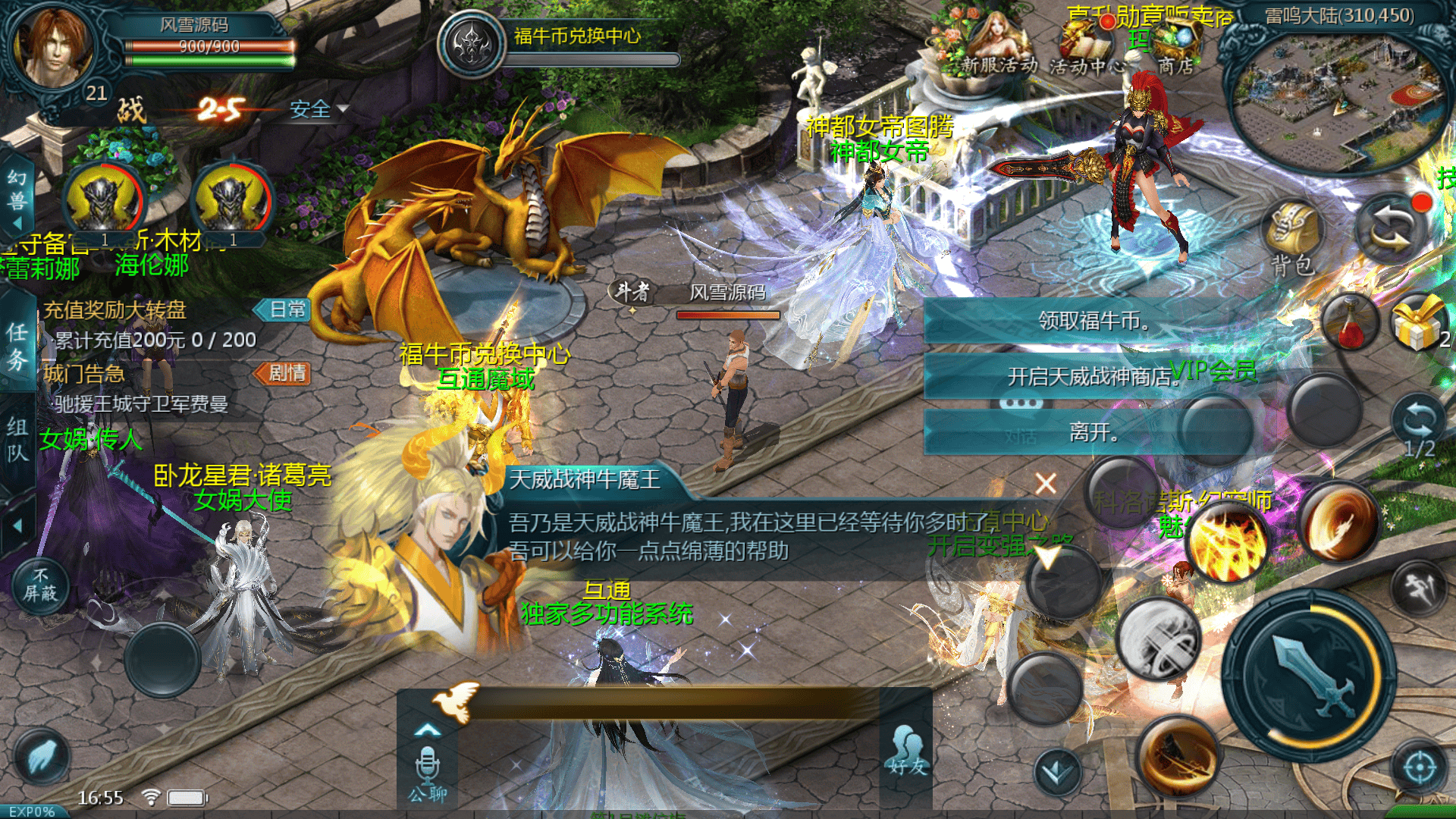Expand the 幻兽 pet panel

[17, 199]
